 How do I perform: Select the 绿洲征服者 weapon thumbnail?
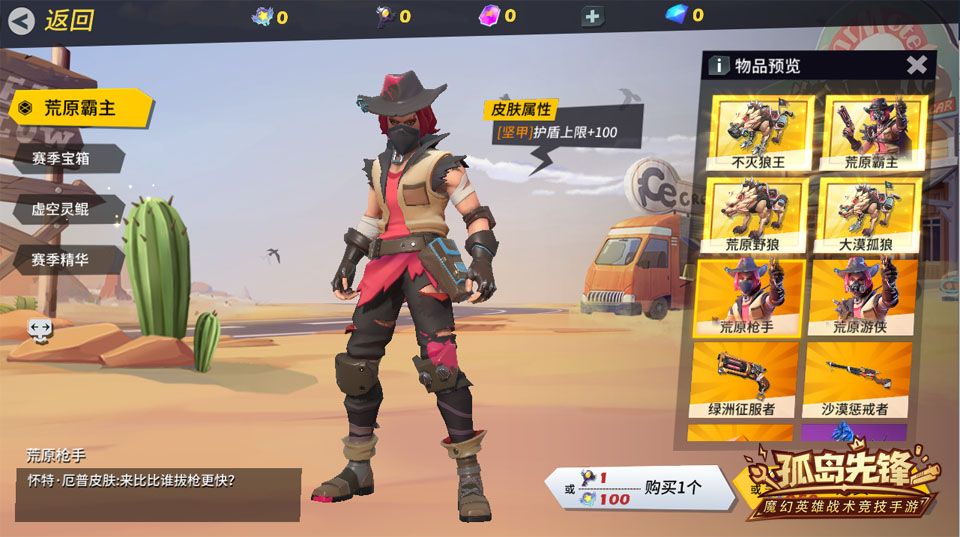point(743,379)
